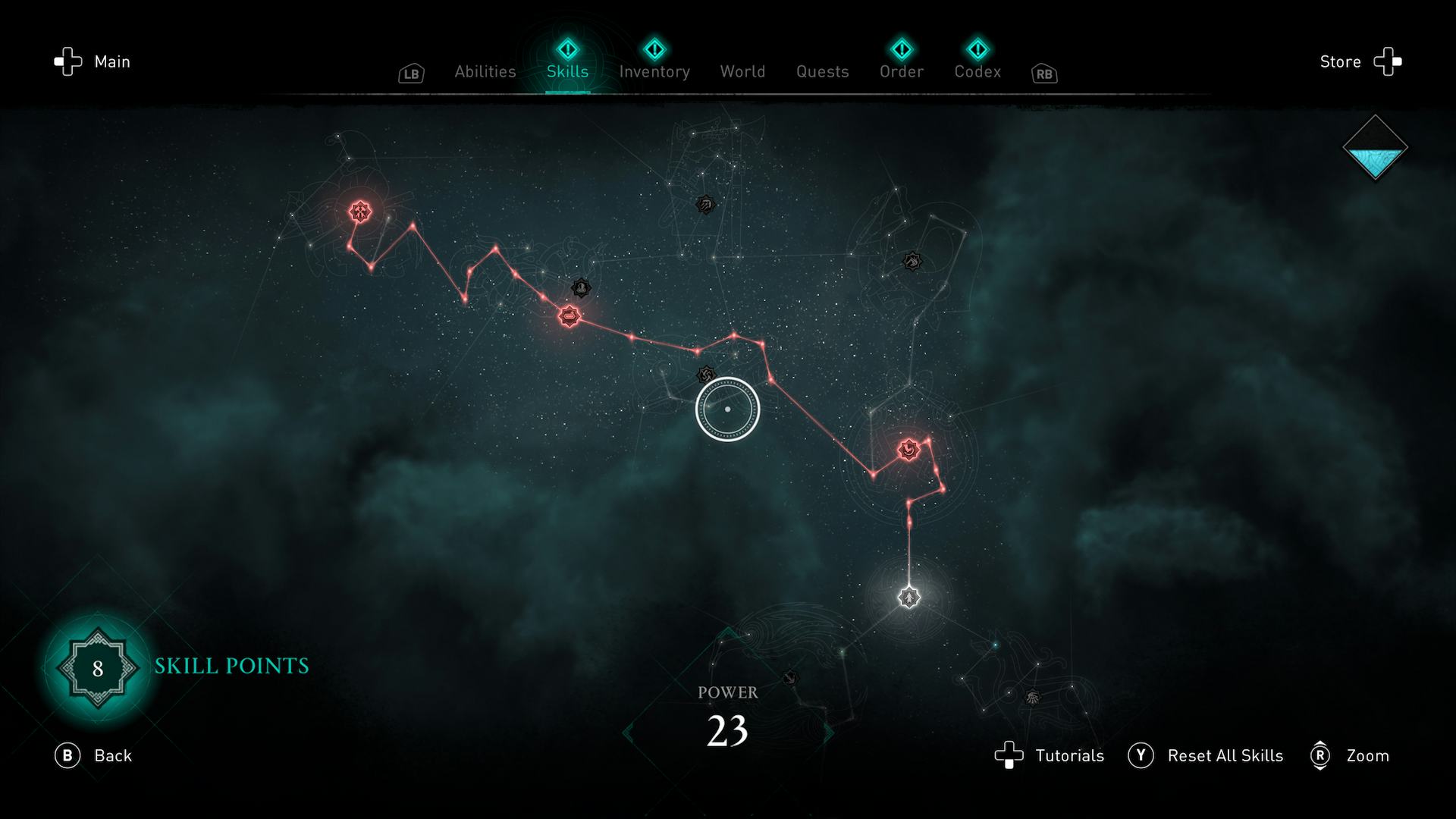Viewport: 1456px width, 819px height.
Task: Select the central circular skill tree origin
Action: click(727, 409)
